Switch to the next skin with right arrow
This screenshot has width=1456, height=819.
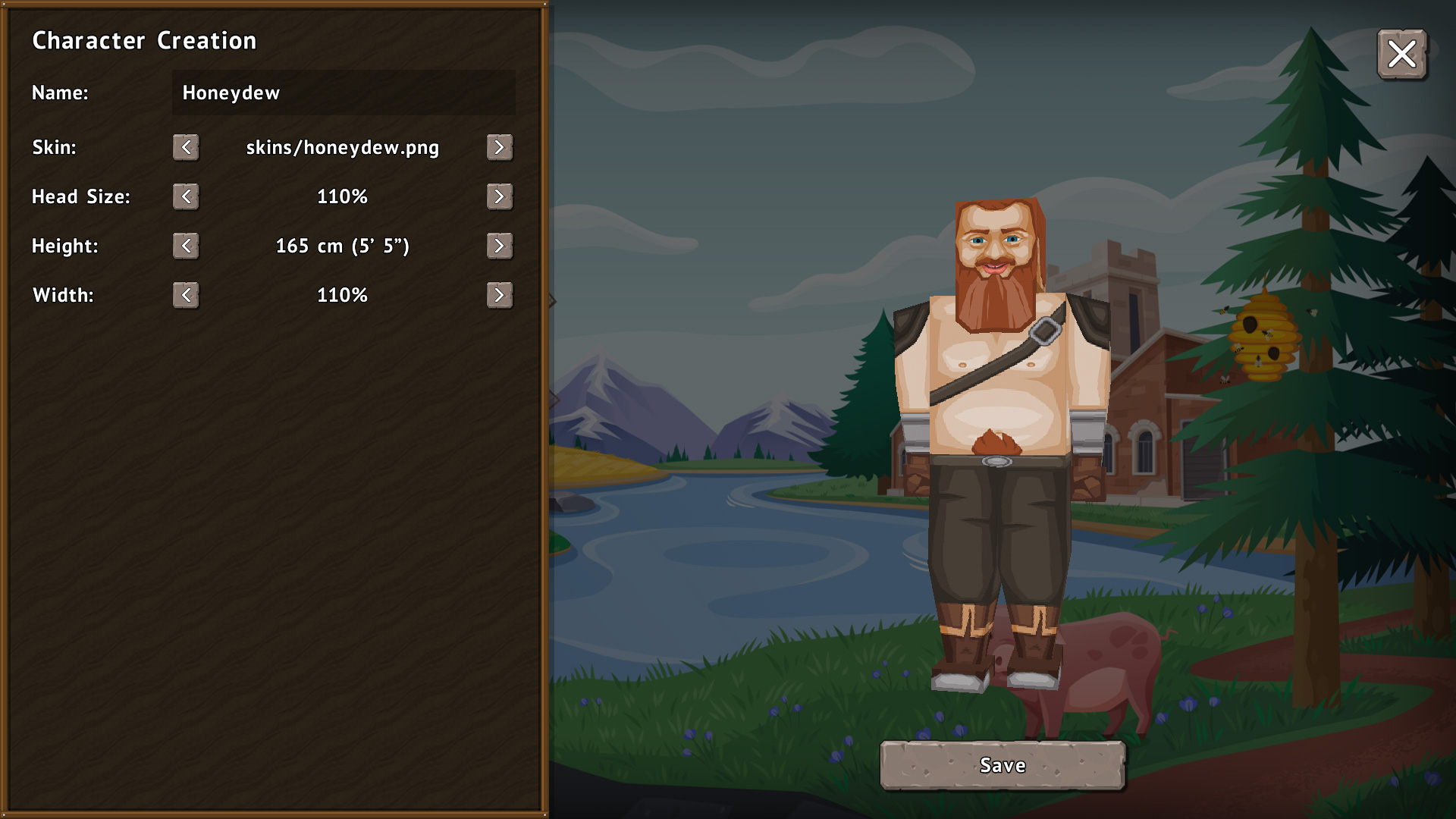[499, 147]
